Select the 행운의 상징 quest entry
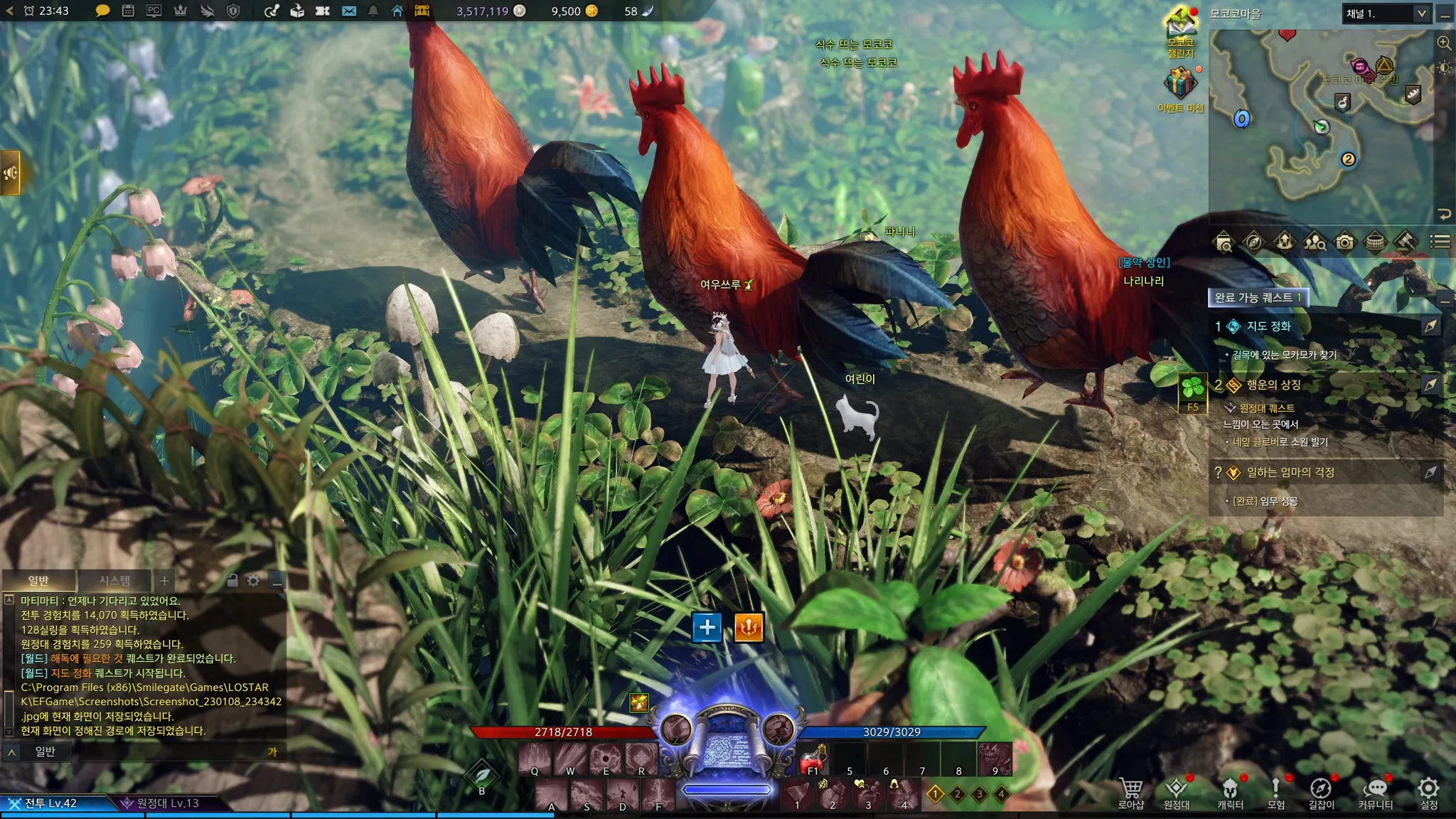 1273,385
